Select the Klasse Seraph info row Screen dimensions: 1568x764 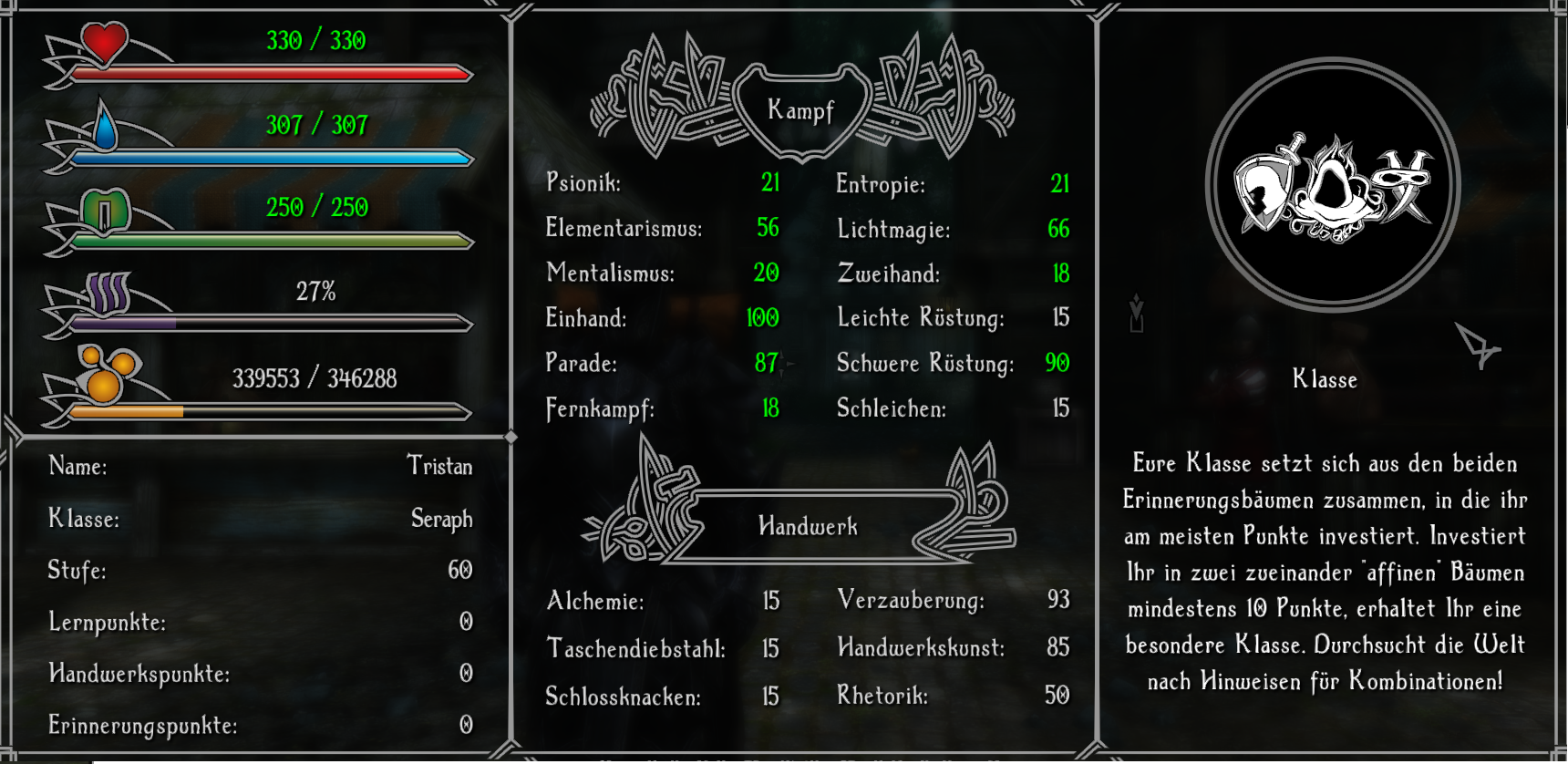coord(260,519)
